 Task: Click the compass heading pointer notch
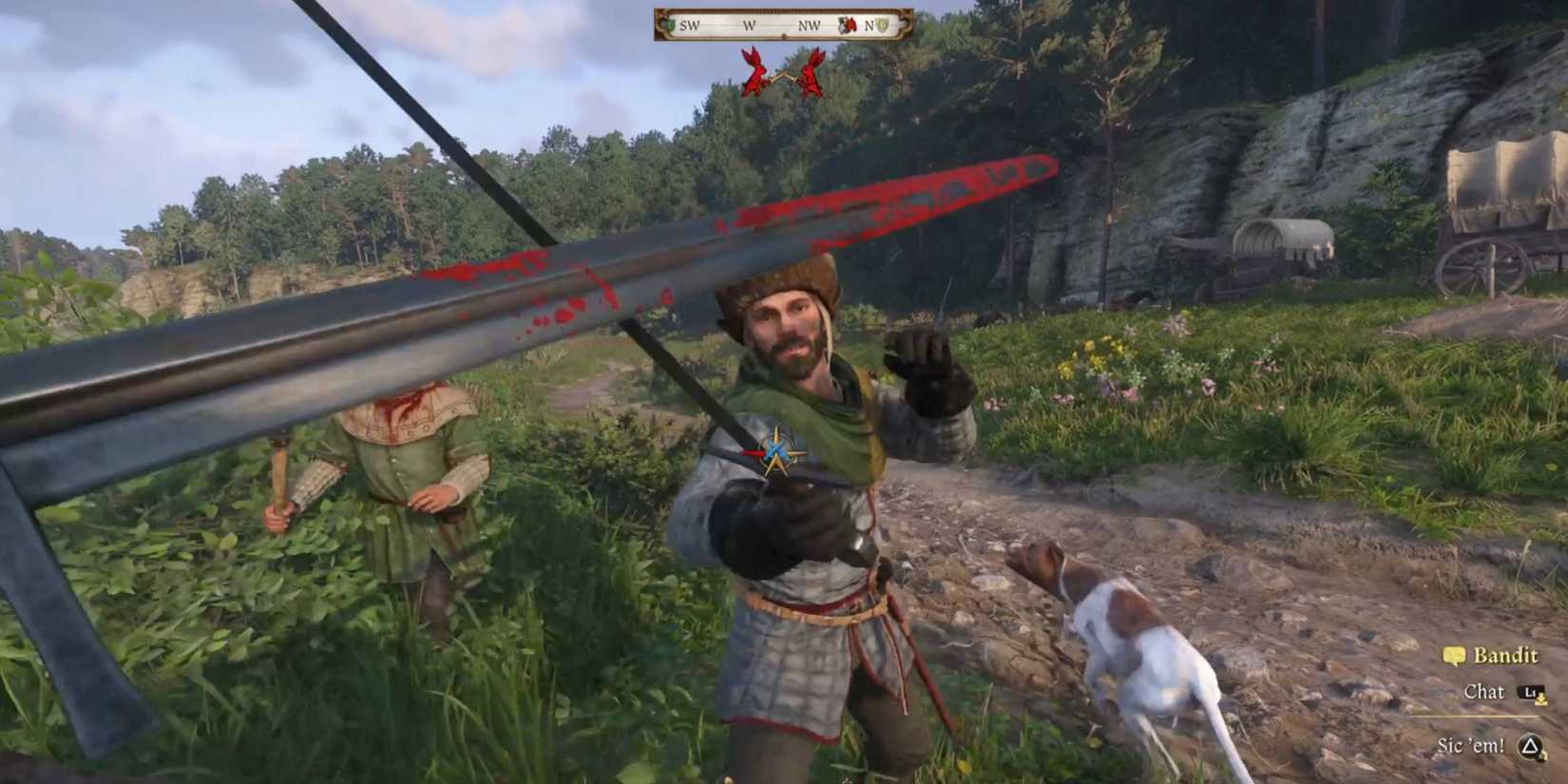pyautogui.click(x=784, y=35)
